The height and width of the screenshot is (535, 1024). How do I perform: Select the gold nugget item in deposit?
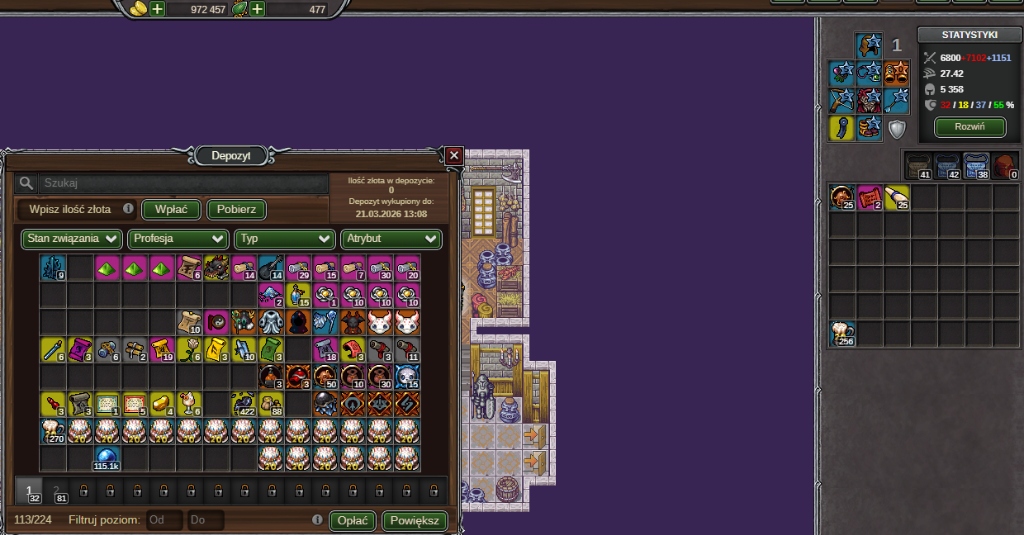(161, 404)
